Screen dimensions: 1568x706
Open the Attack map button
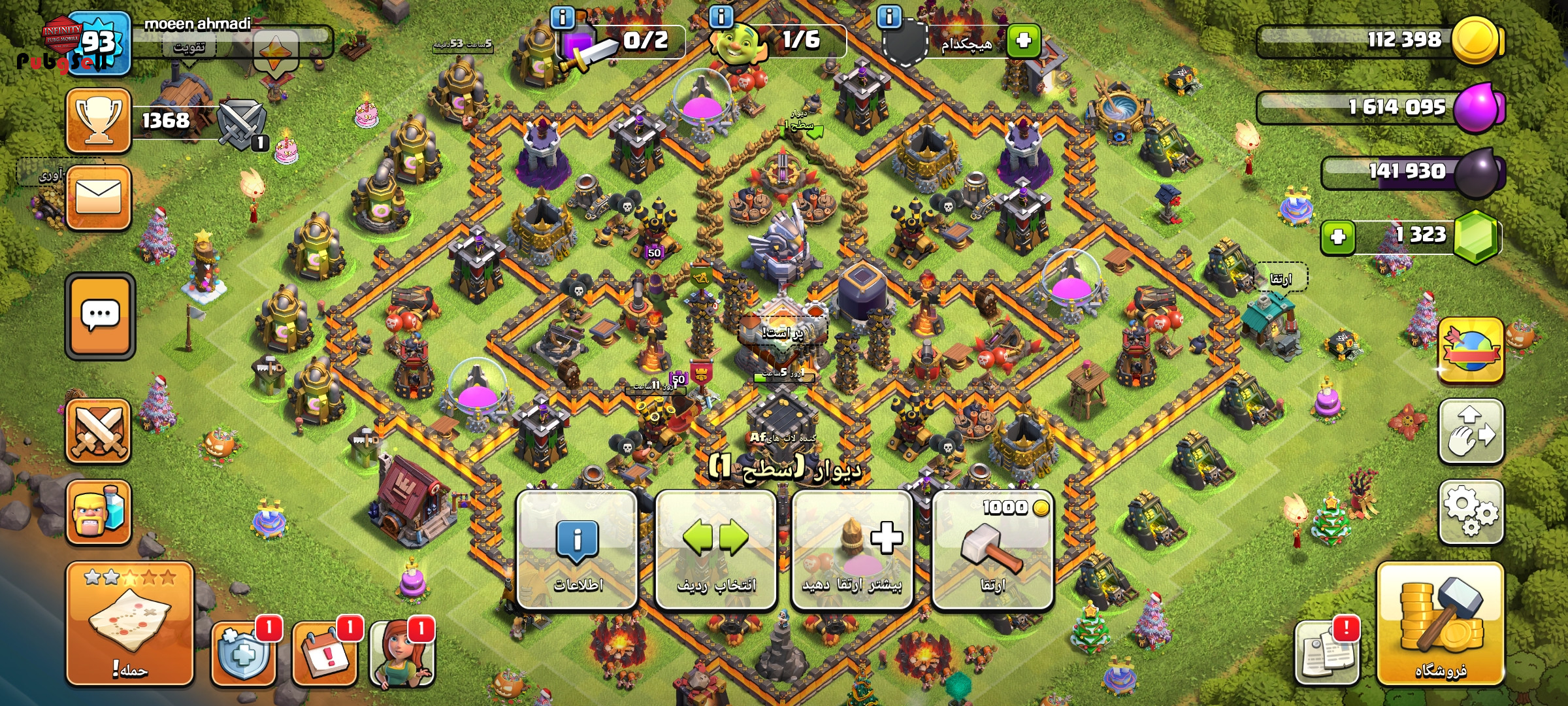click(x=129, y=624)
